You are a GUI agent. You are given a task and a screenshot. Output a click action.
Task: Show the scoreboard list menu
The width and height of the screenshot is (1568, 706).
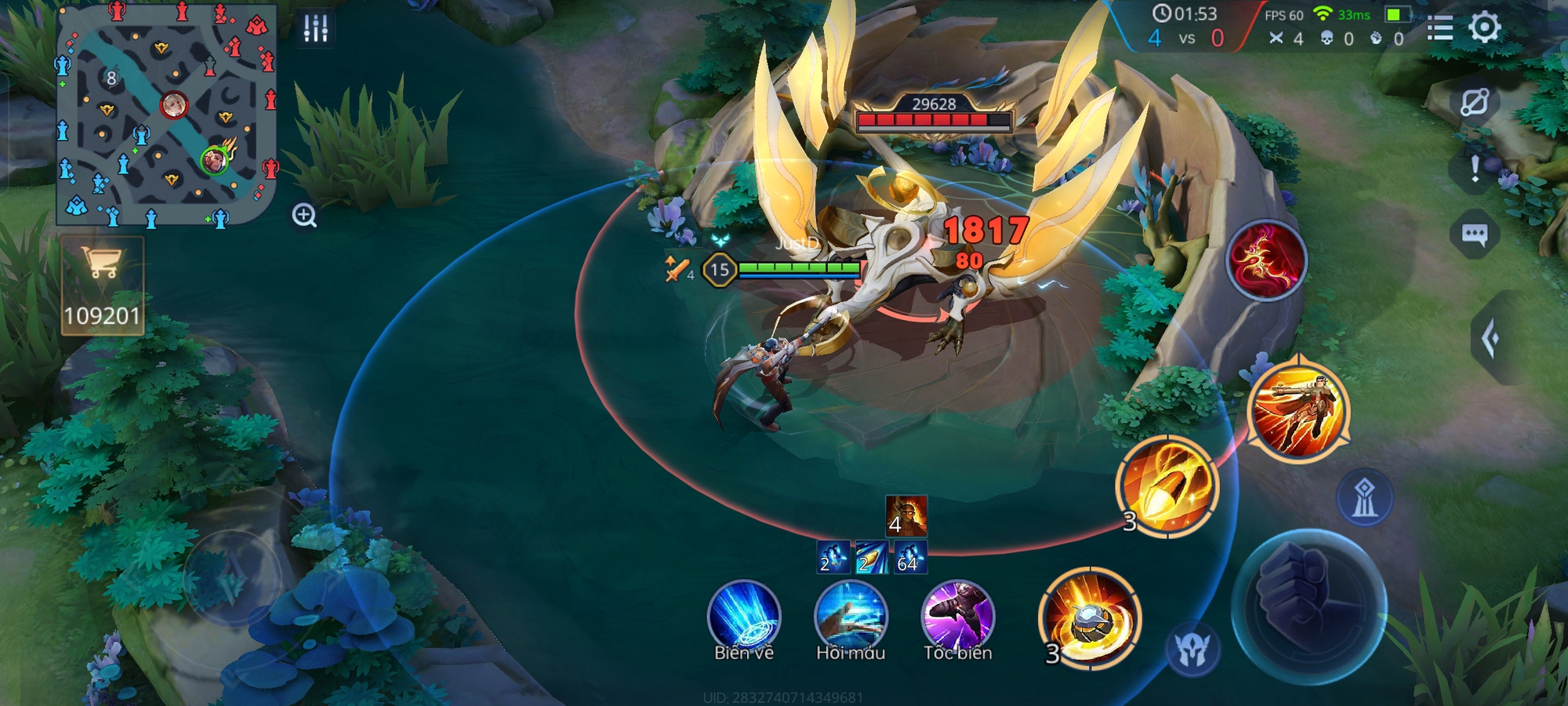tap(1439, 27)
